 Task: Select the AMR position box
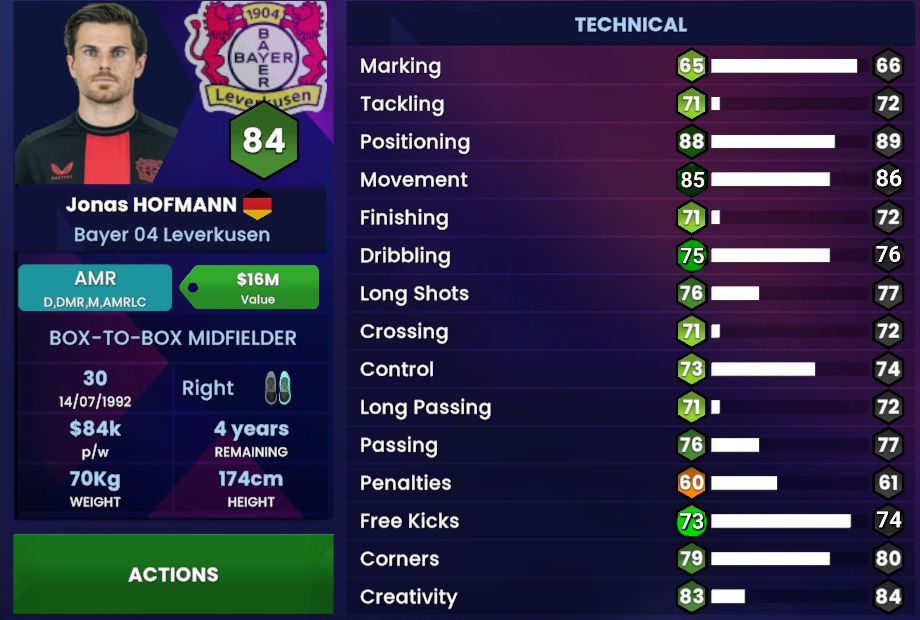click(95, 287)
